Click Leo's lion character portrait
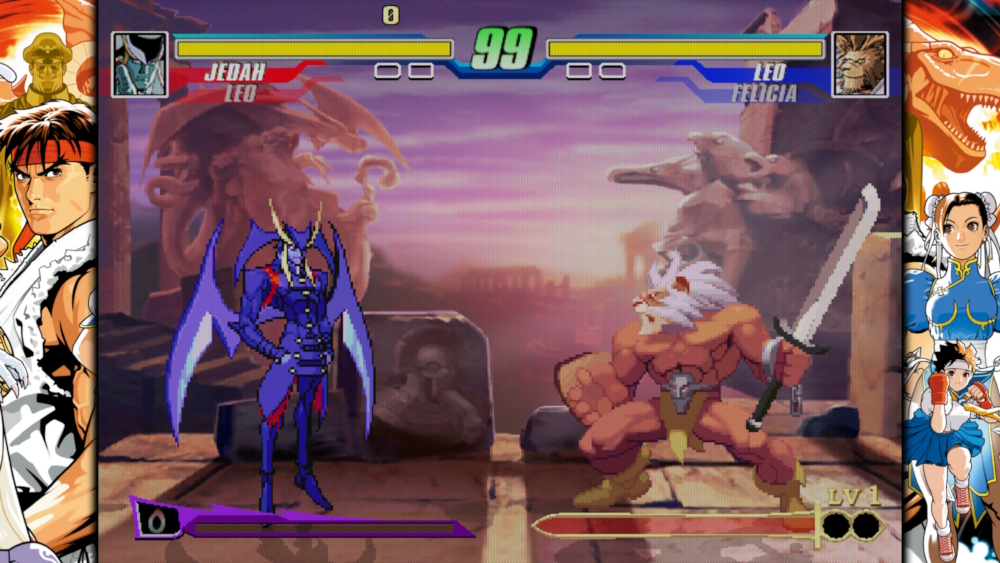This screenshot has width=1000, height=563. pos(859,64)
